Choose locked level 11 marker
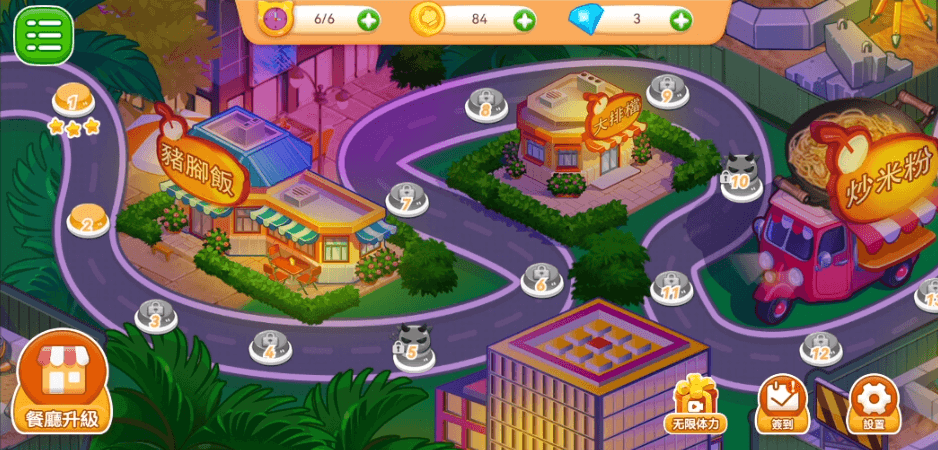Viewport: 938px width, 450px height. point(671,288)
